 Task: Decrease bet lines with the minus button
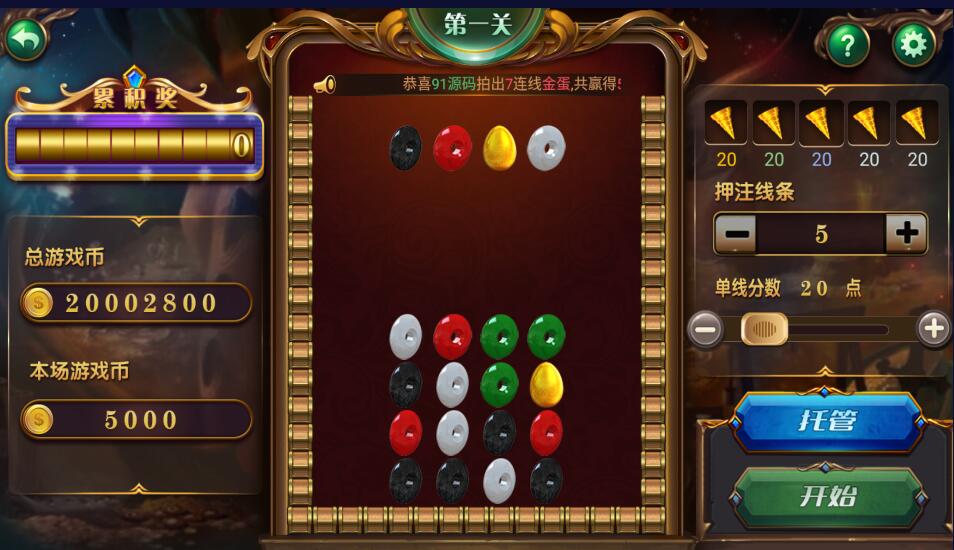coord(736,234)
